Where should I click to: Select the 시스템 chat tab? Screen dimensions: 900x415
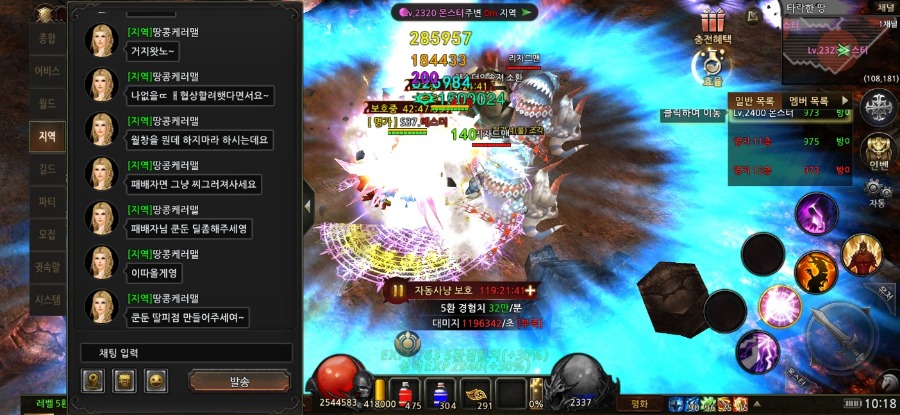tap(47, 299)
